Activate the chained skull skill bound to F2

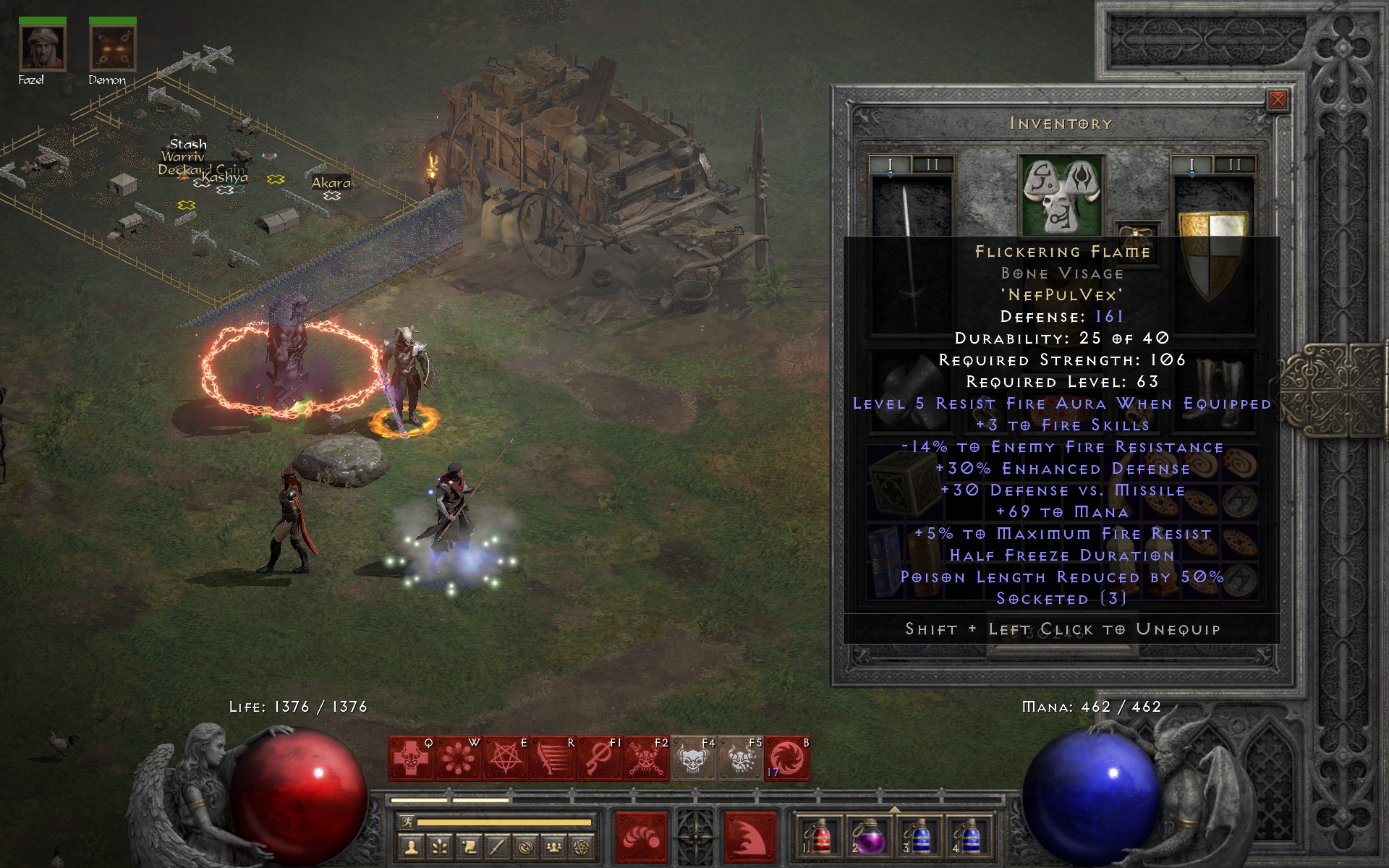click(x=646, y=759)
